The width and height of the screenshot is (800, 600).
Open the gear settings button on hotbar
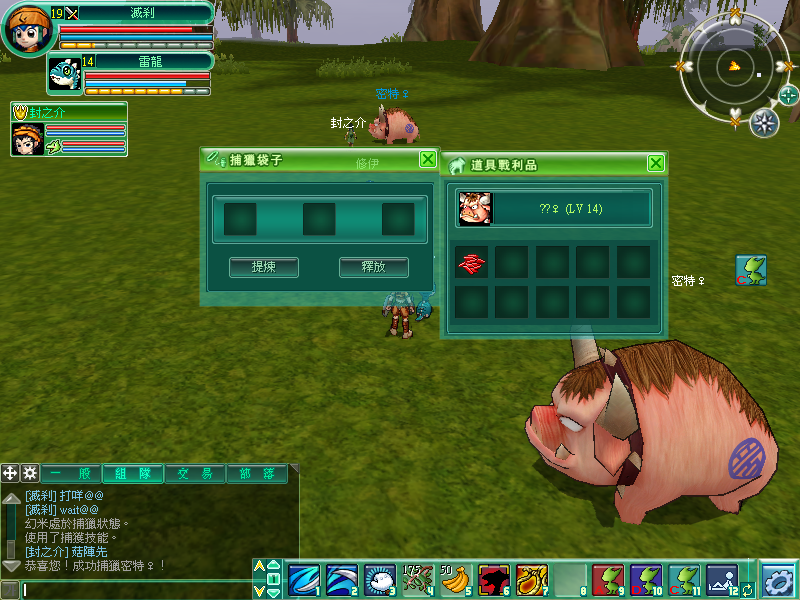778,580
